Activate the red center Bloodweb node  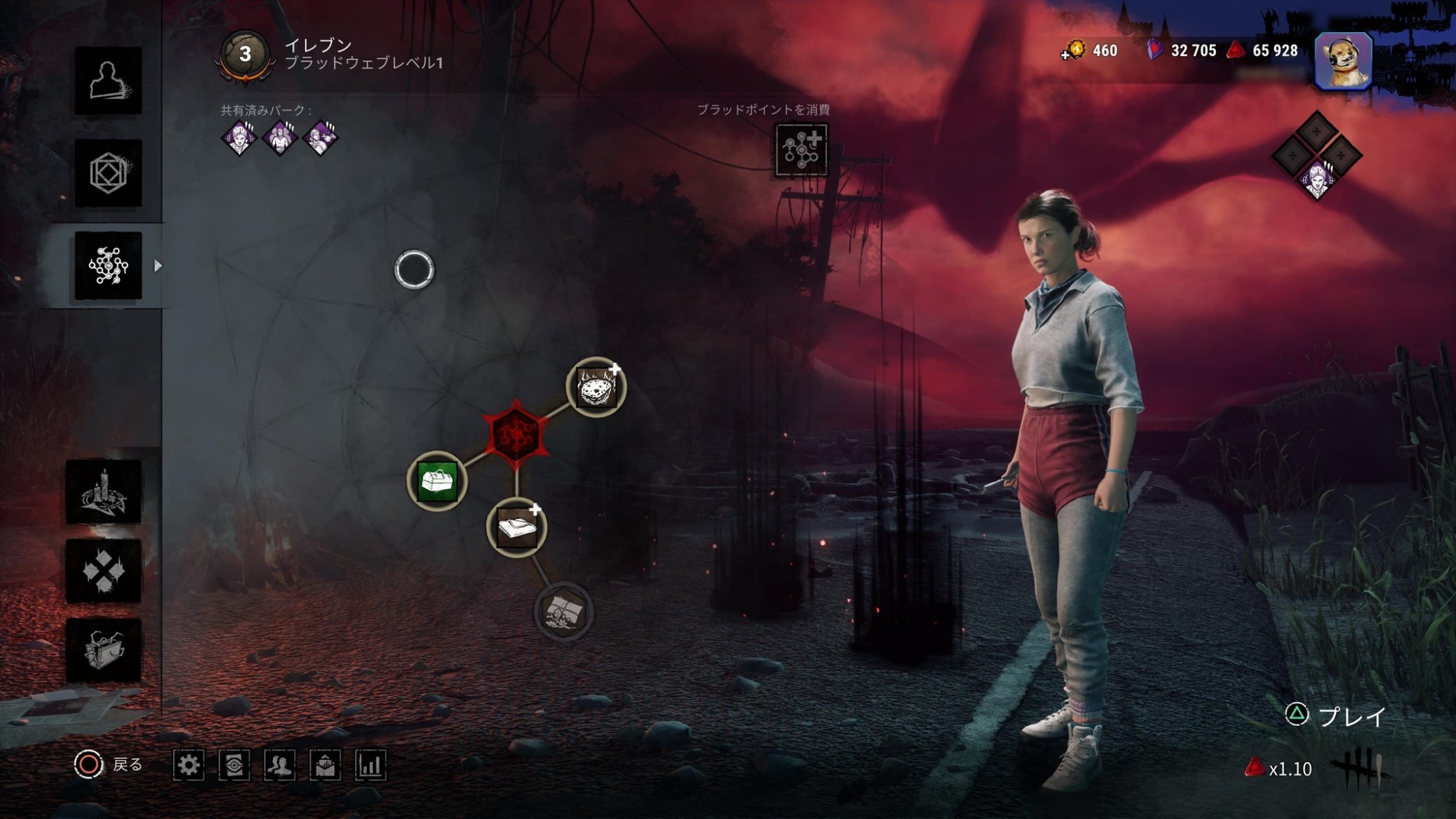click(x=515, y=435)
